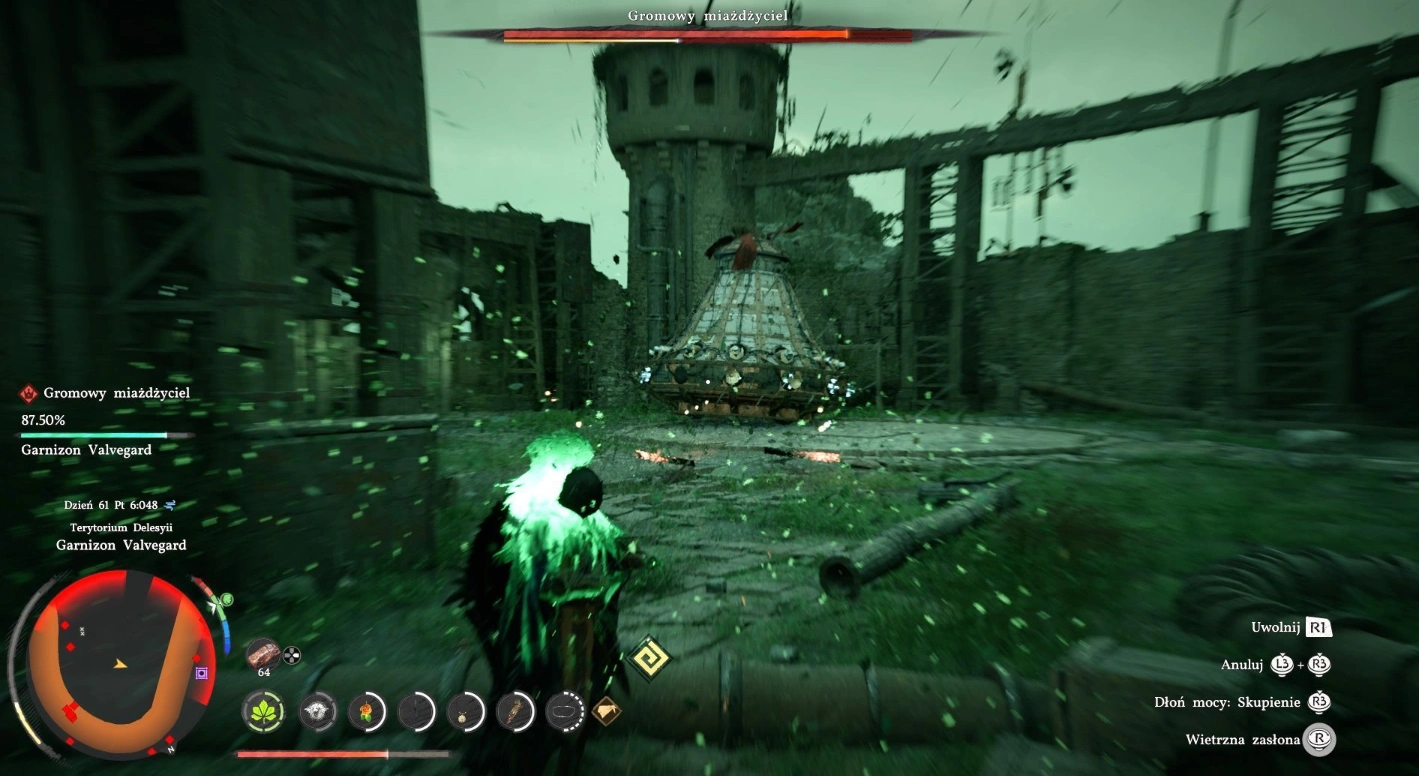Viewport: 1419px width, 776px height.
Task: Use the white wing ability
Action: click(318, 711)
